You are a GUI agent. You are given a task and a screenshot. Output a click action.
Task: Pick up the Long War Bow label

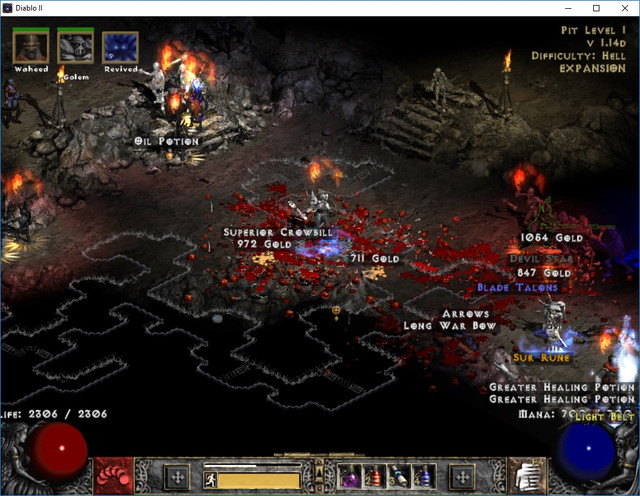pyautogui.click(x=449, y=326)
